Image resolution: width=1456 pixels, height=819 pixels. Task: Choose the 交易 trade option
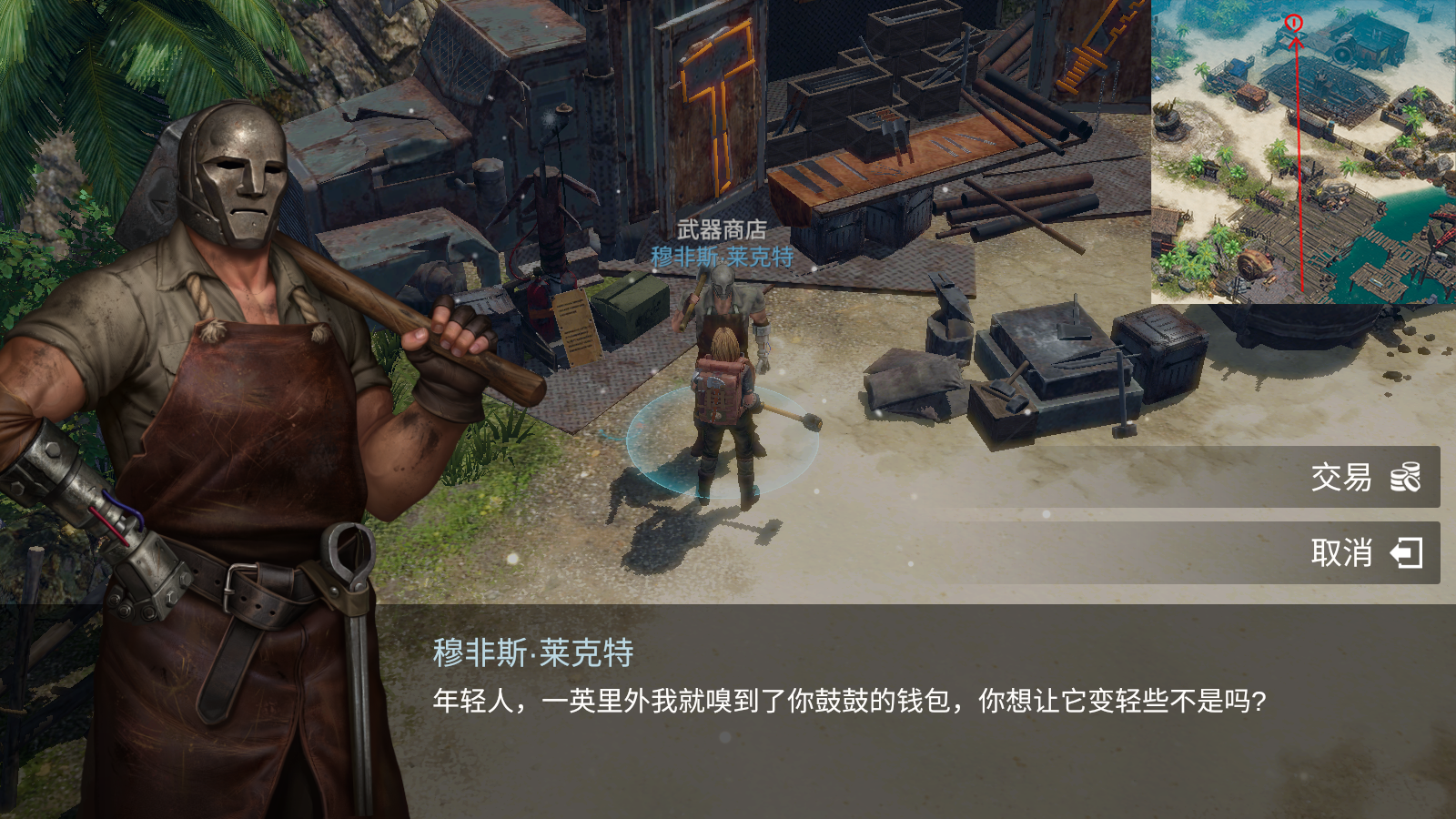[1363, 477]
